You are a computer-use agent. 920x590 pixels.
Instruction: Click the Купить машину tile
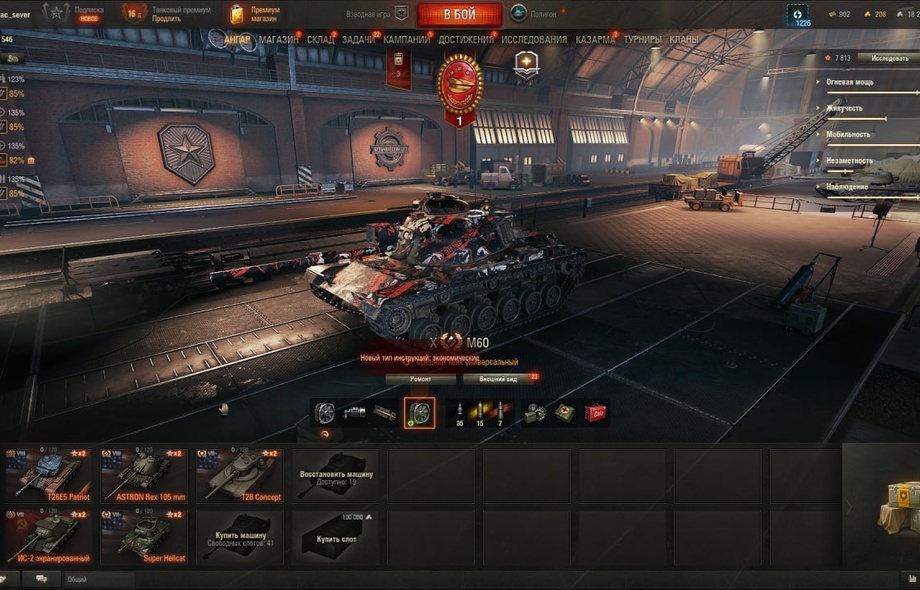tap(239, 538)
